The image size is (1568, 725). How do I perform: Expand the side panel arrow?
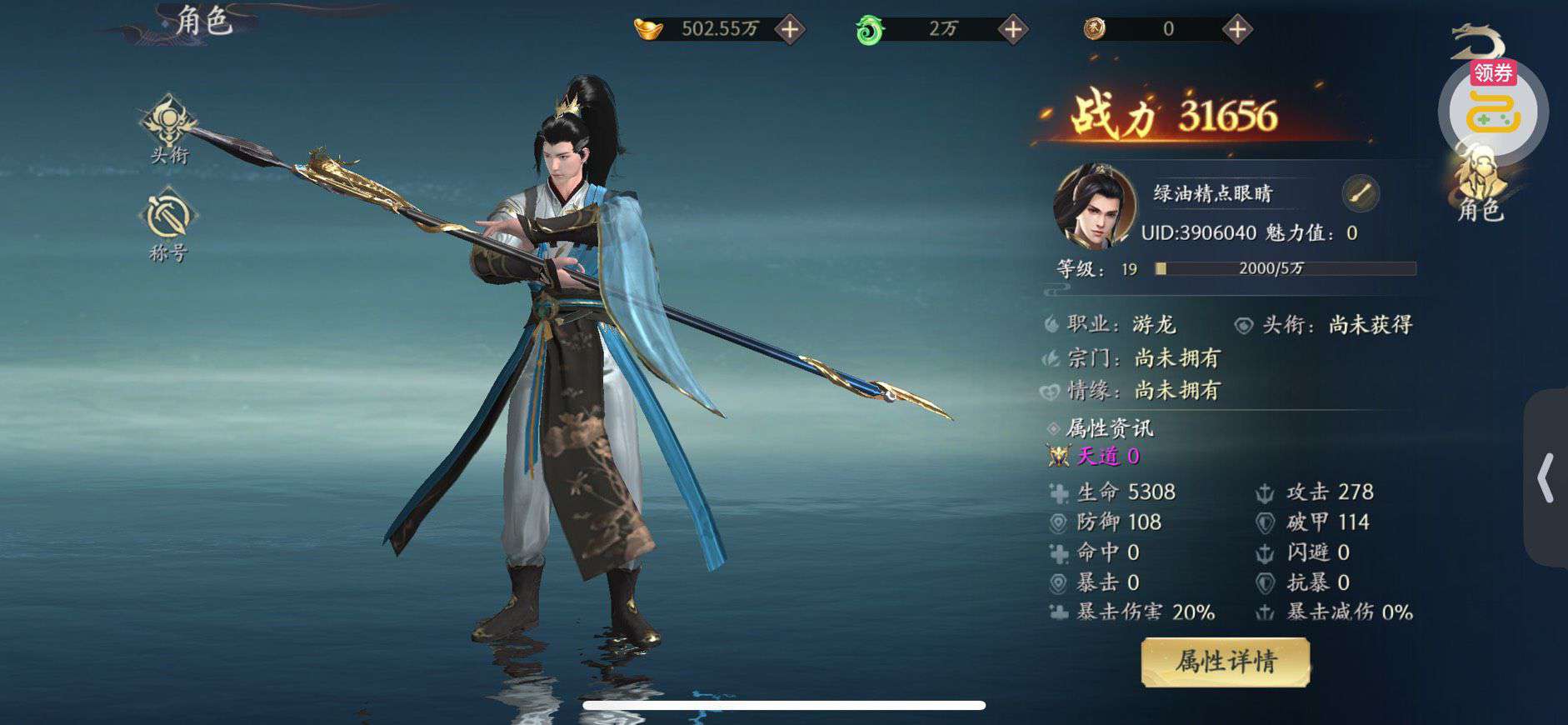click(1546, 477)
